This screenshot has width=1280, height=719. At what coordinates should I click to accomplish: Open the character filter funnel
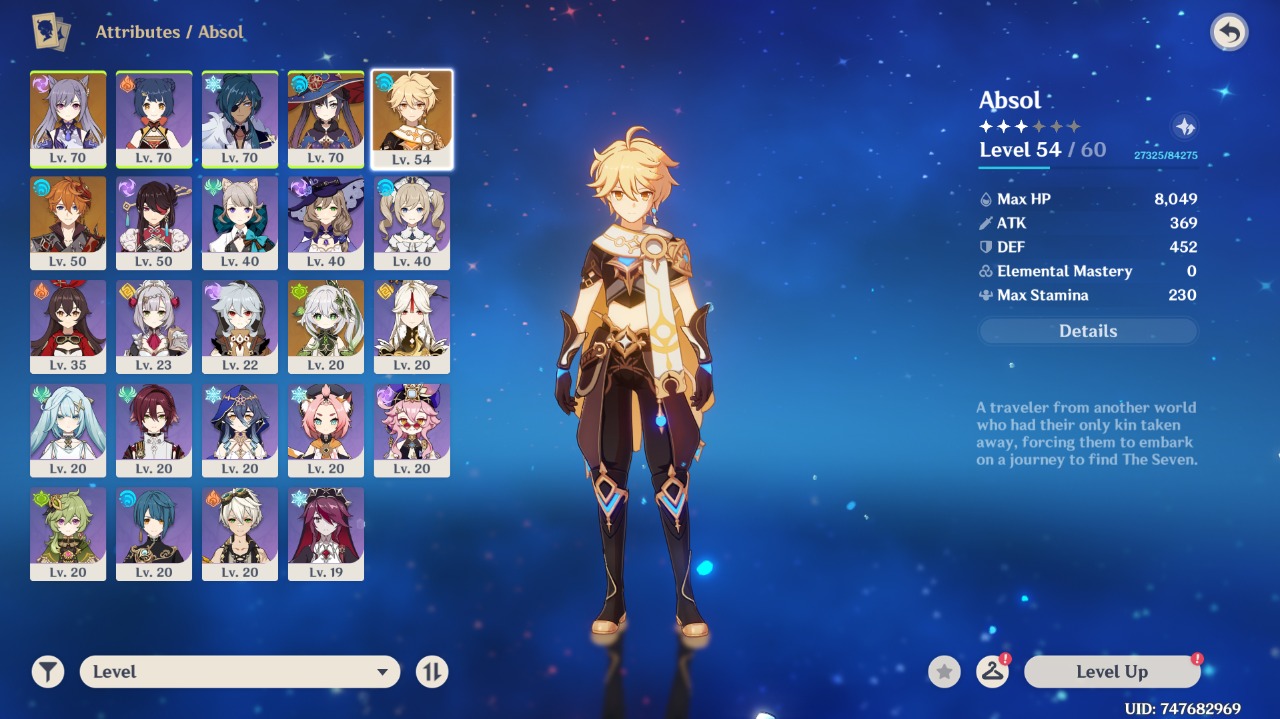[x=47, y=672]
